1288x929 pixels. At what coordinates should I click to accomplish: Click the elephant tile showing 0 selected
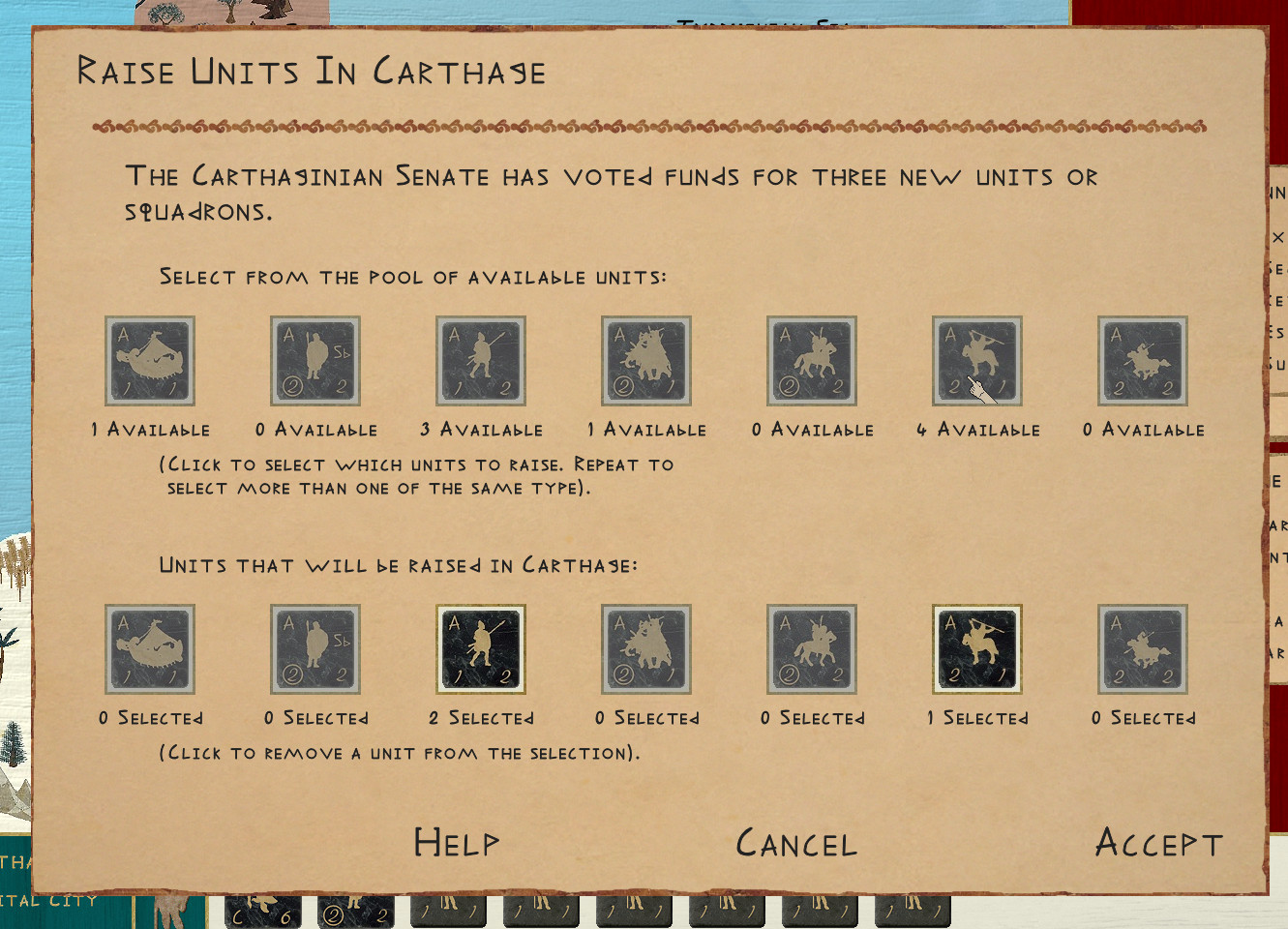pyautogui.click(x=646, y=649)
